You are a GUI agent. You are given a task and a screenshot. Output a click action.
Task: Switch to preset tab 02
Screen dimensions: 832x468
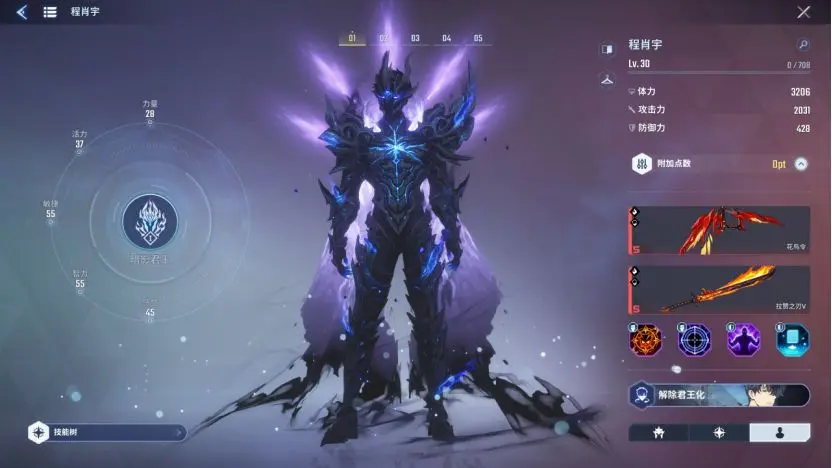(383, 39)
